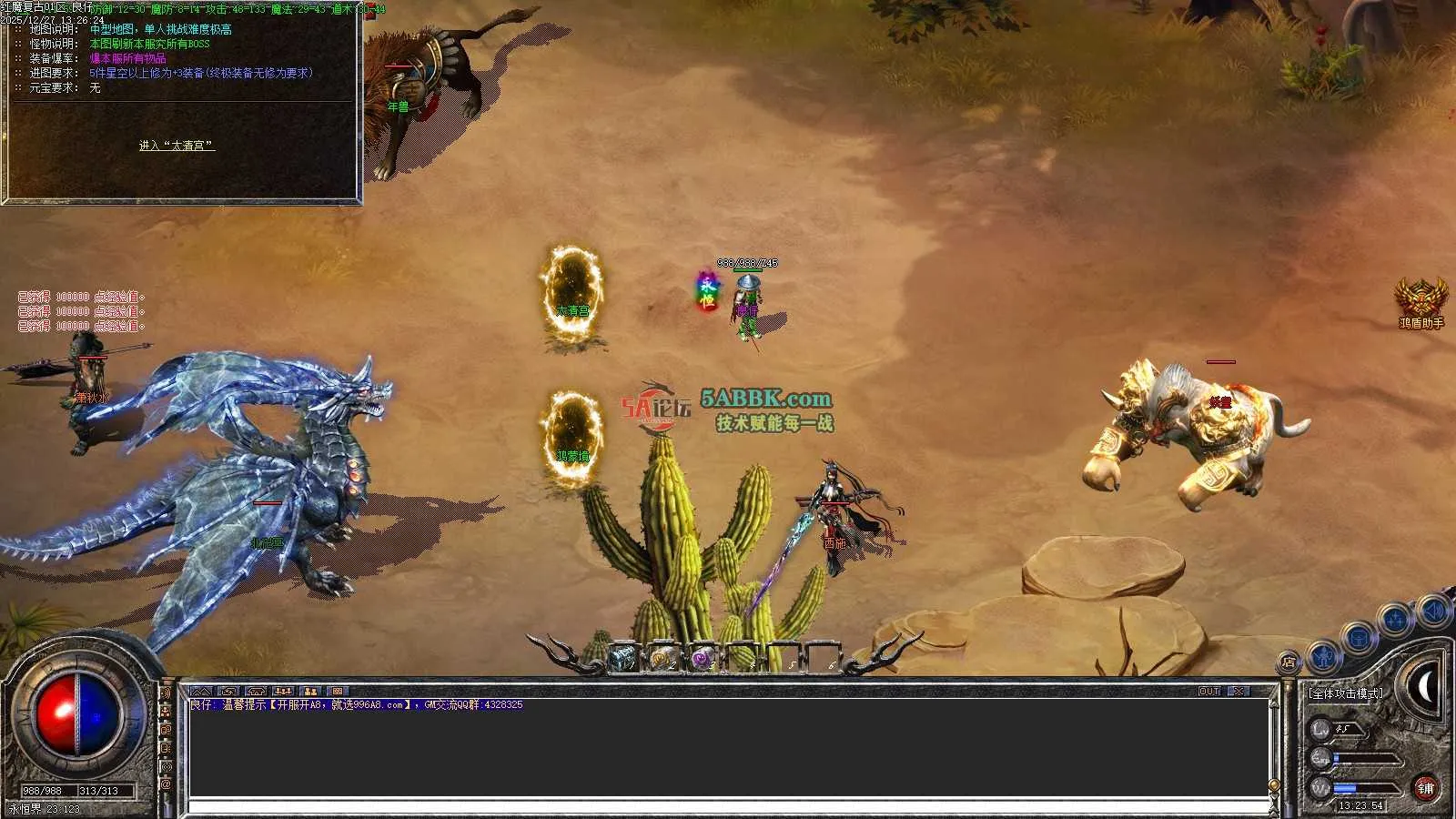Click the 进入"太清宫" dialog option
The image size is (1456, 819).
(177, 146)
